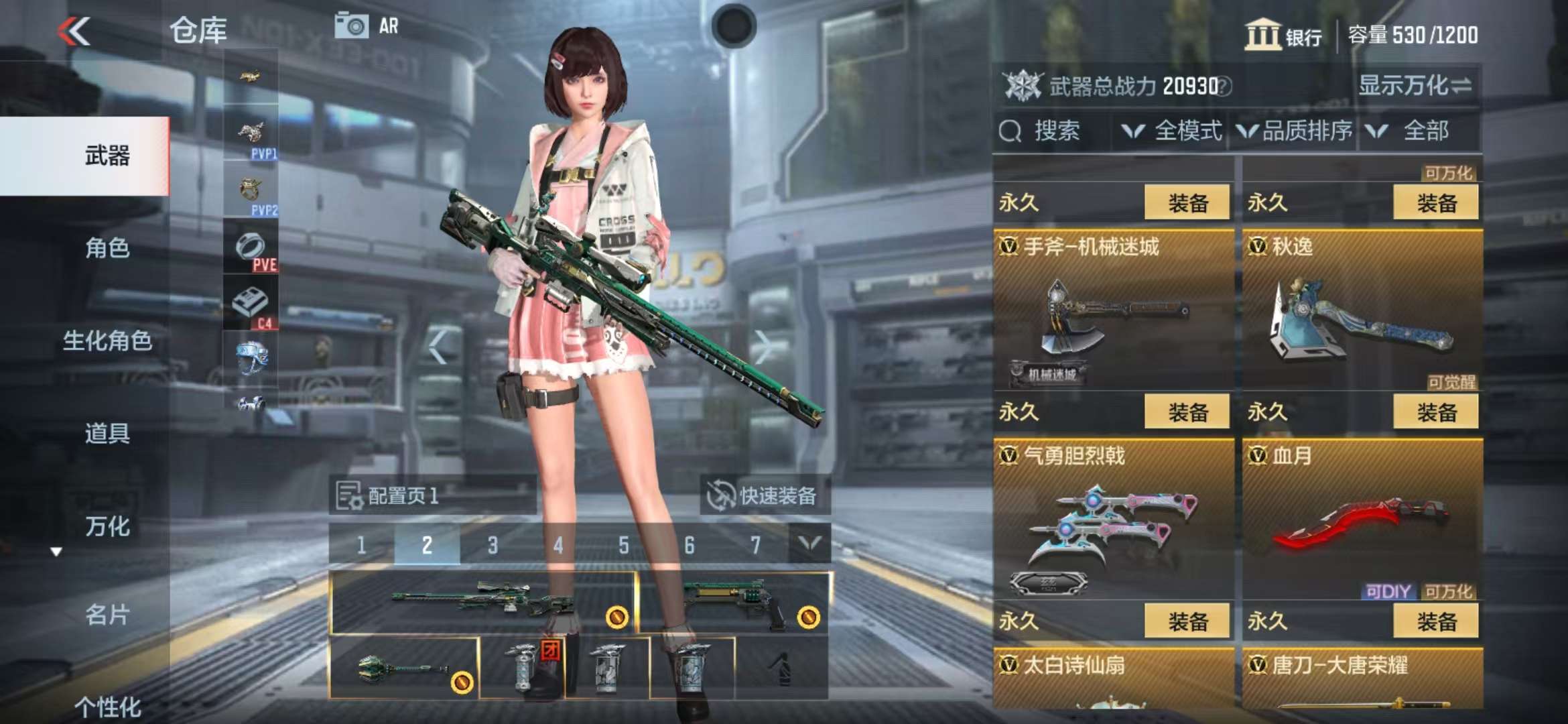Screen dimensions: 1568x724
Task: Switch to loadout slot 3
Action: (493, 545)
